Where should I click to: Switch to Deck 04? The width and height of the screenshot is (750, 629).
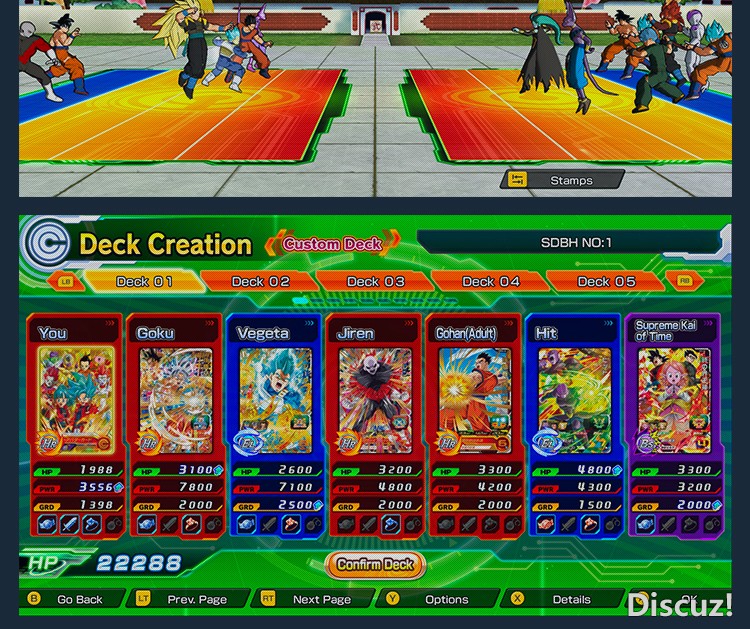tap(490, 282)
